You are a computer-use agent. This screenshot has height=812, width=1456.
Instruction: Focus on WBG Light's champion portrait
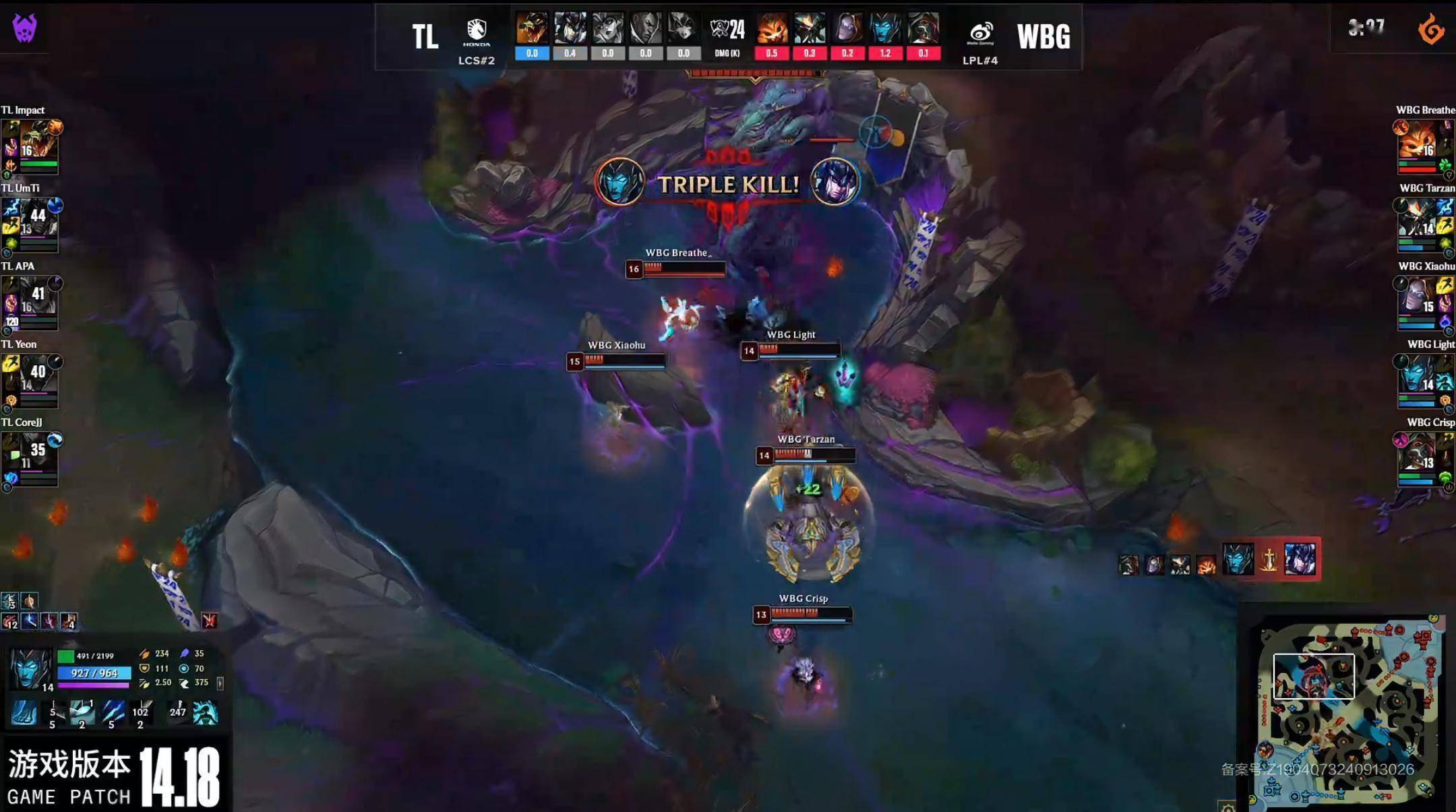click(1417, 375)
